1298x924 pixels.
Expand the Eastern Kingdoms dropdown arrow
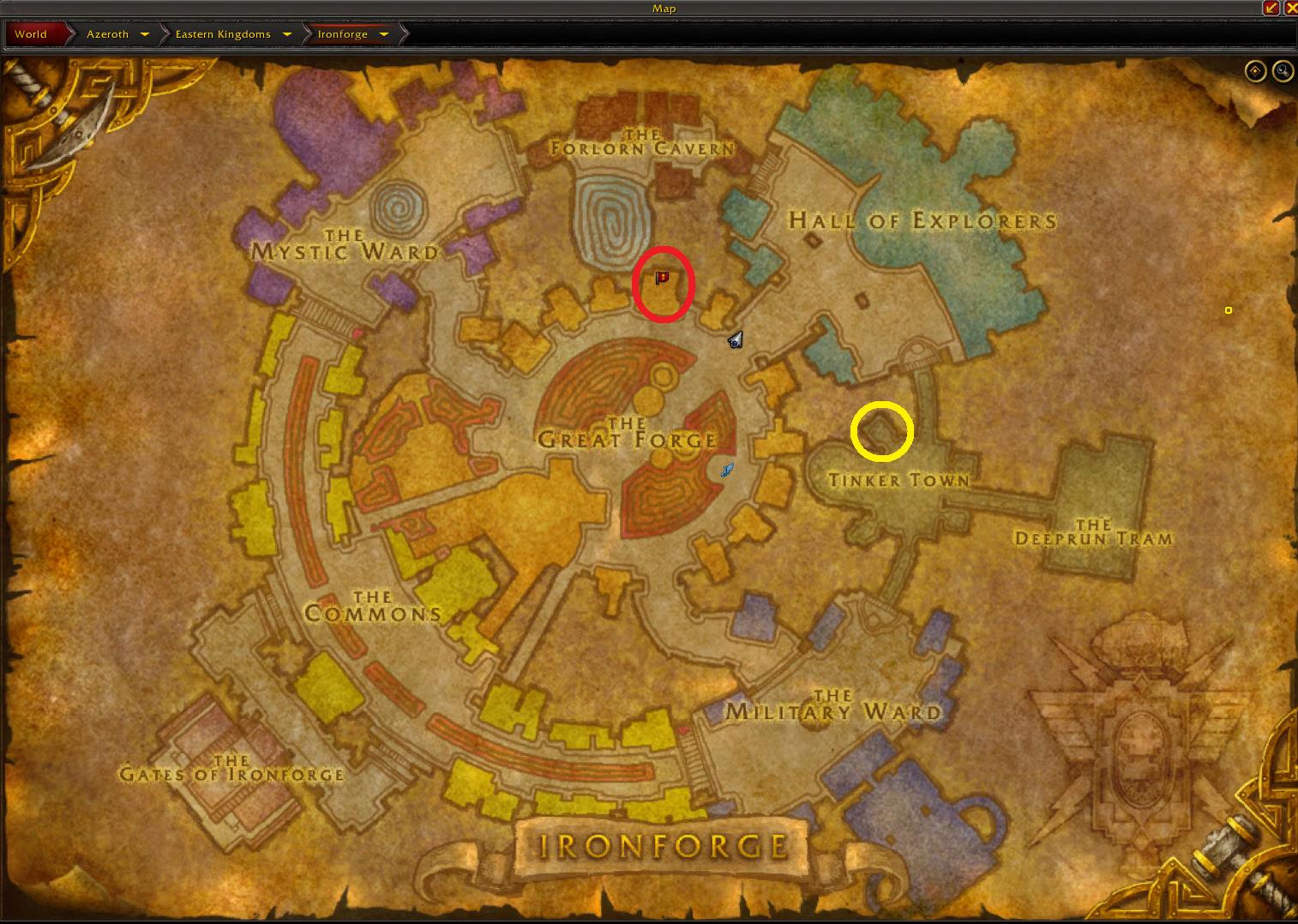click(286, 34)
